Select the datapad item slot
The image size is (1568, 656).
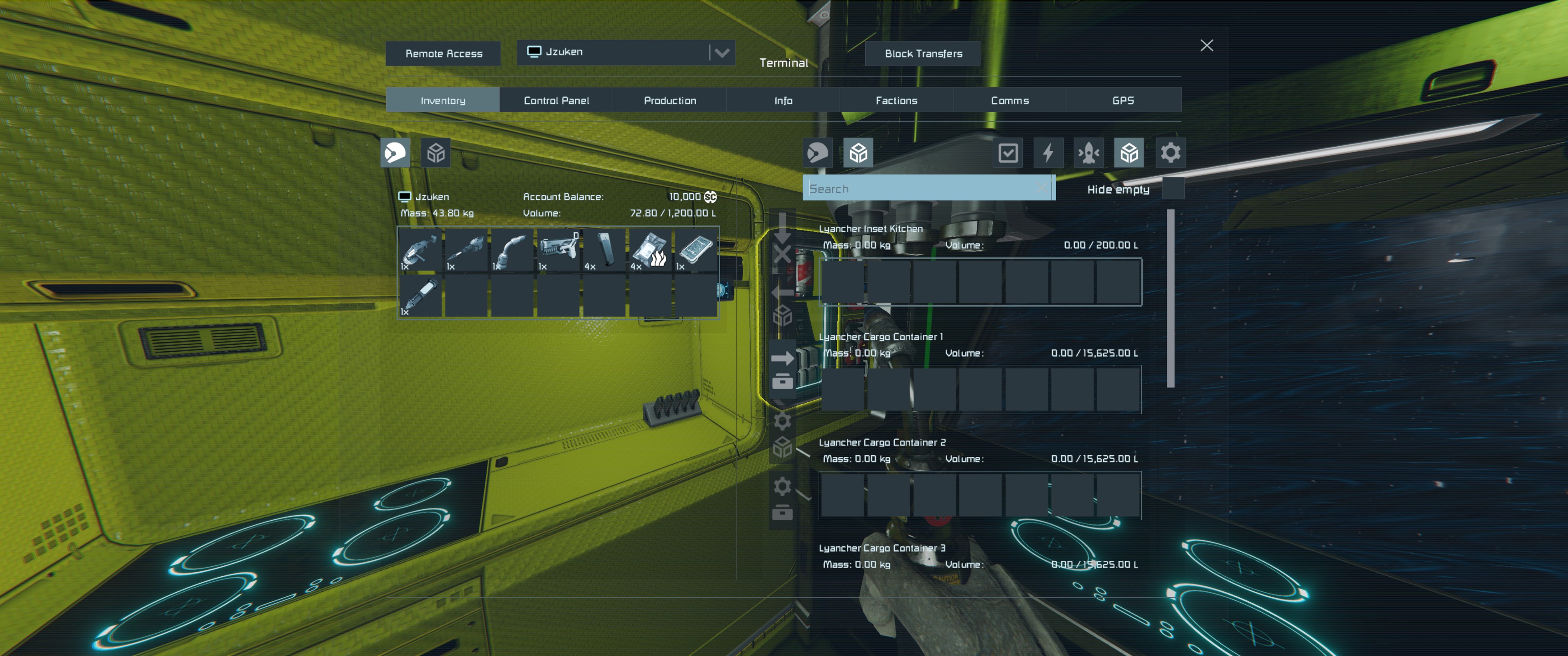(x=696, y=250)
